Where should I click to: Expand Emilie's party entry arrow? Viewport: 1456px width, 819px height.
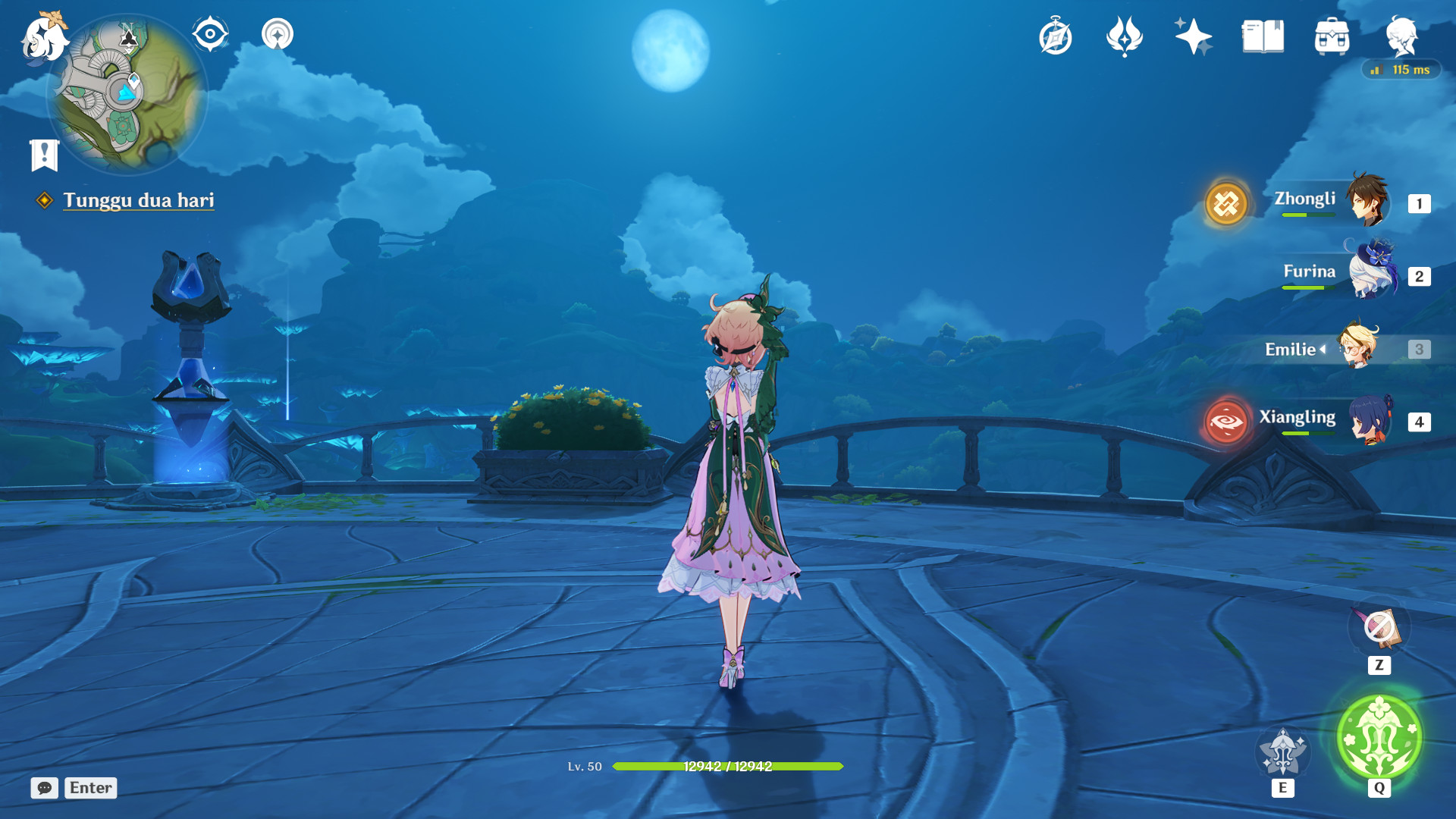click(1323, 350)
